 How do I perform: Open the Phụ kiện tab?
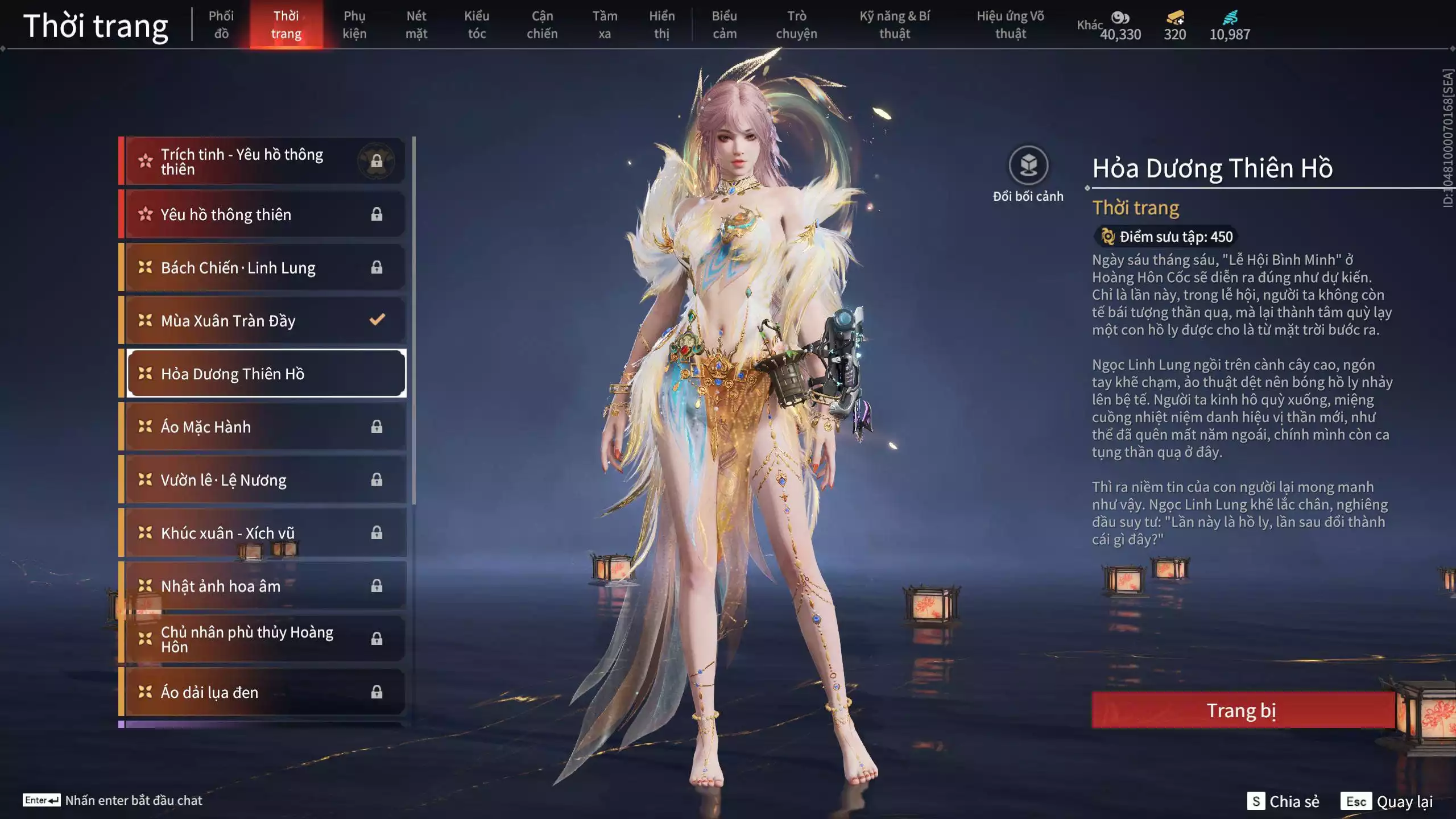[x=354, y=25]
